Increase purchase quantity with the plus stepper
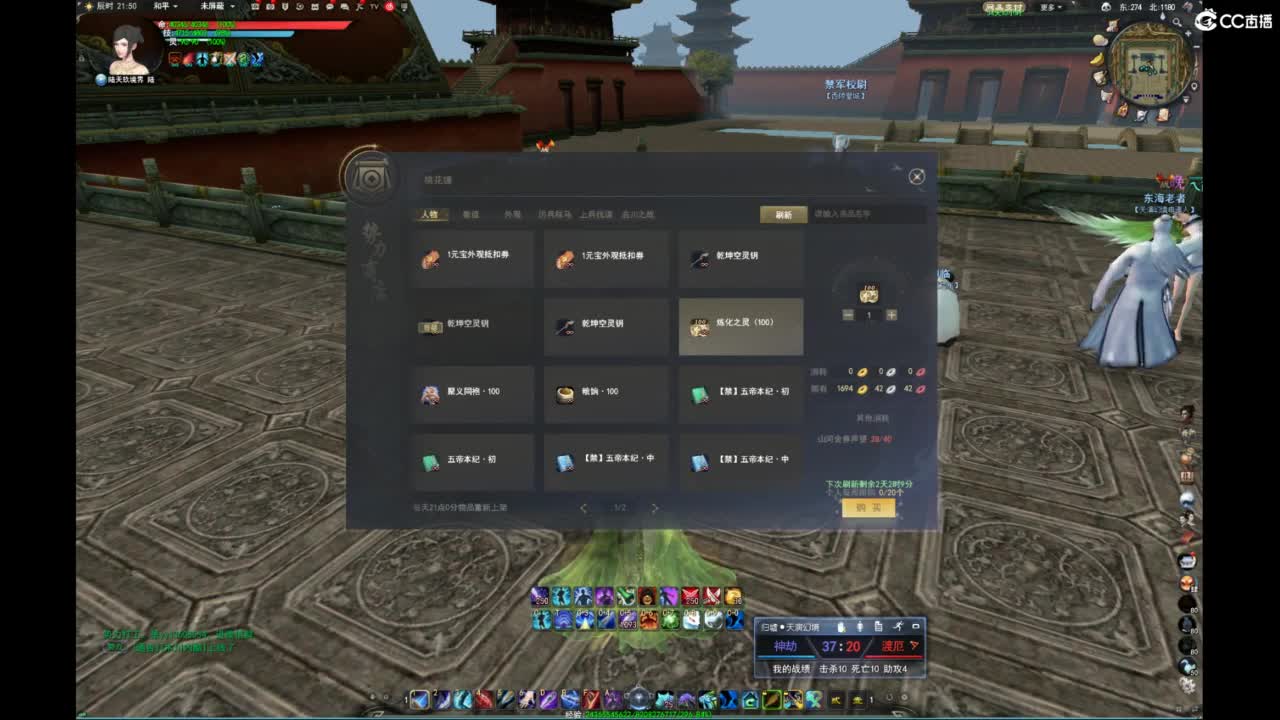Viewport: 1280px width, 720px height. point(891,315)
